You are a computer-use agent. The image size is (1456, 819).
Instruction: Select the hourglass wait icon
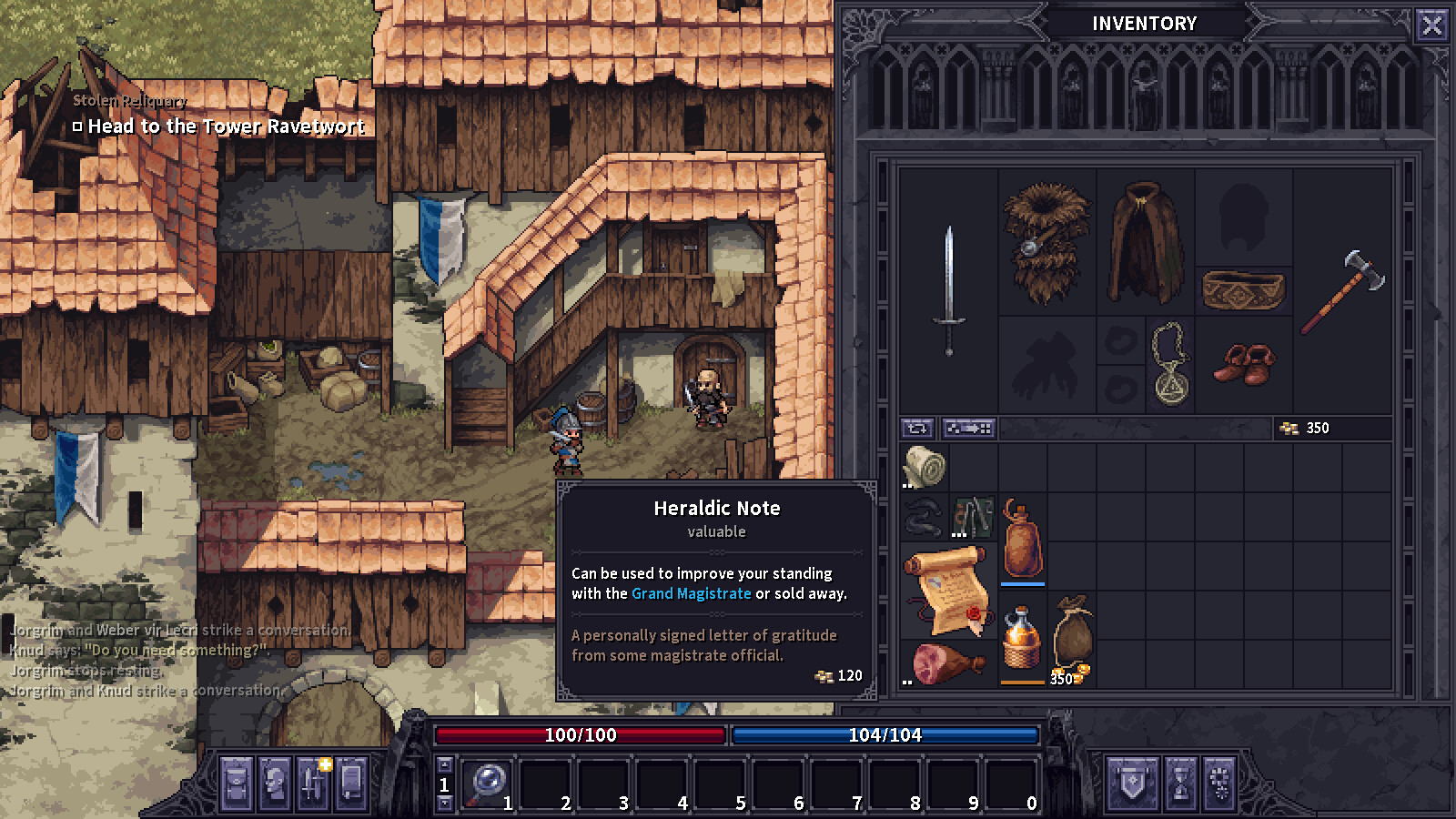pyautogui.click(x=1180, y=783)
